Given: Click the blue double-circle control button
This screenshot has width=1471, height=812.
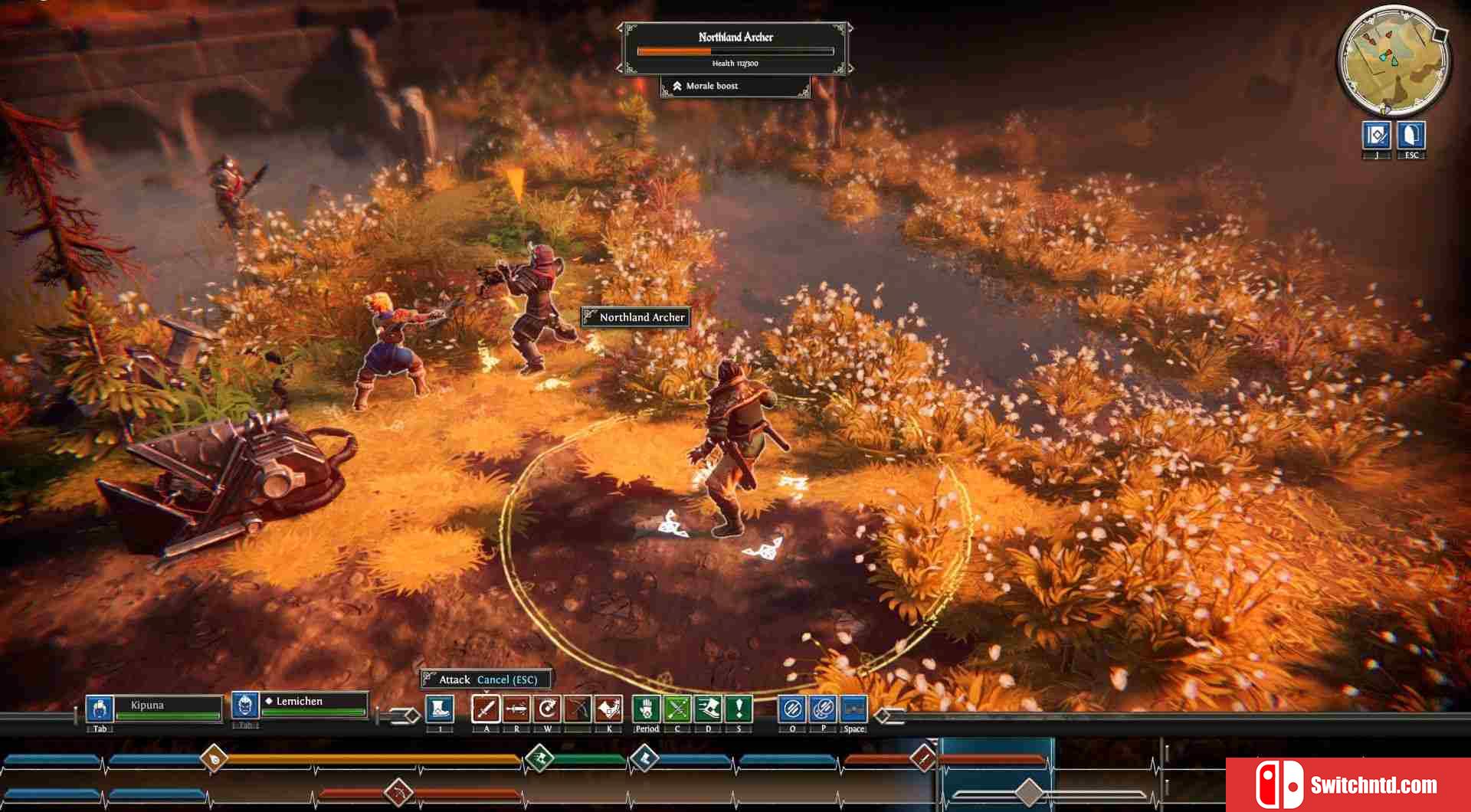Looking at the screenshot, I should (823, 709).
